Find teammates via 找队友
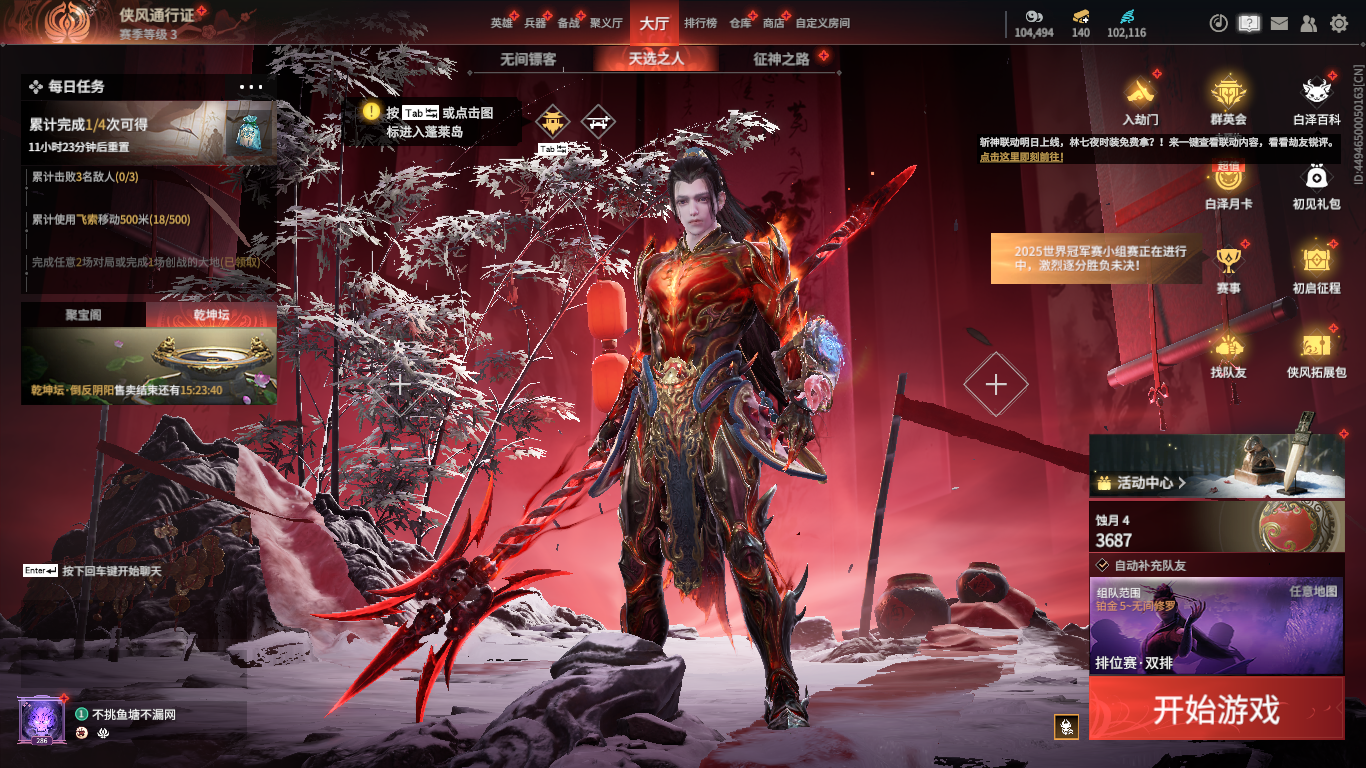 1228,355
